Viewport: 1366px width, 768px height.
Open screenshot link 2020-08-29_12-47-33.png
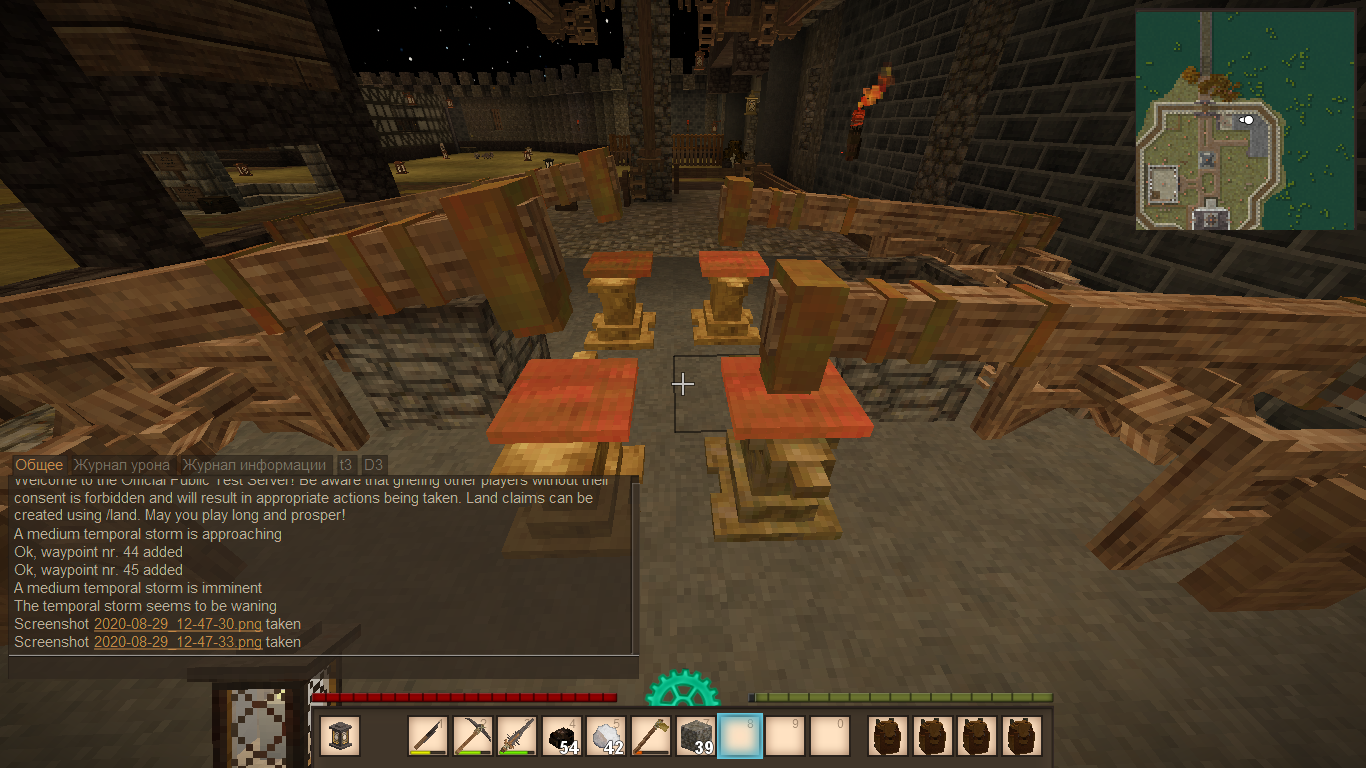click(x=177, y=642)
